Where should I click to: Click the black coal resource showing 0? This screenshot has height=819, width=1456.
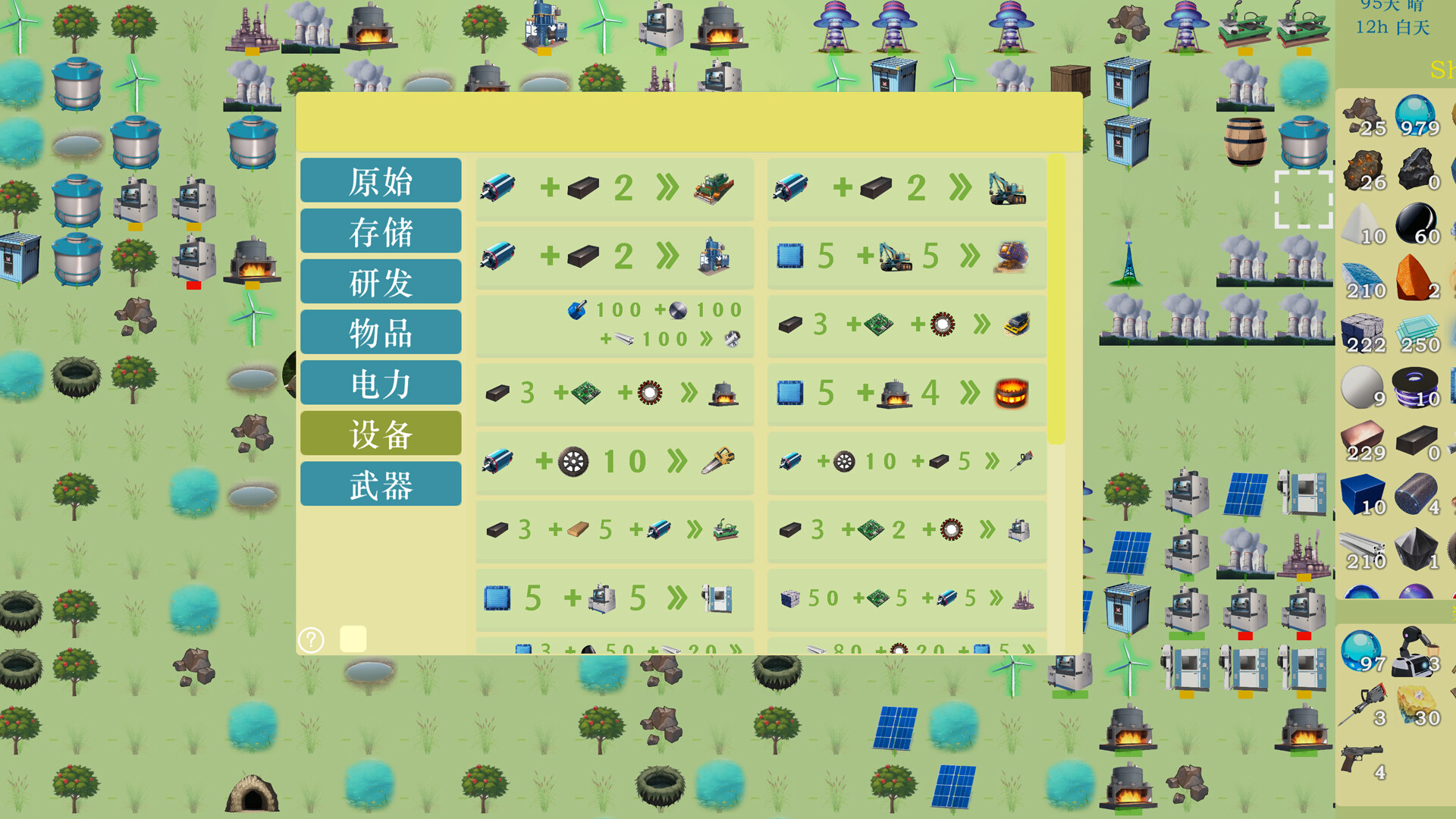pyautogui.click(x=1415, y=168)
